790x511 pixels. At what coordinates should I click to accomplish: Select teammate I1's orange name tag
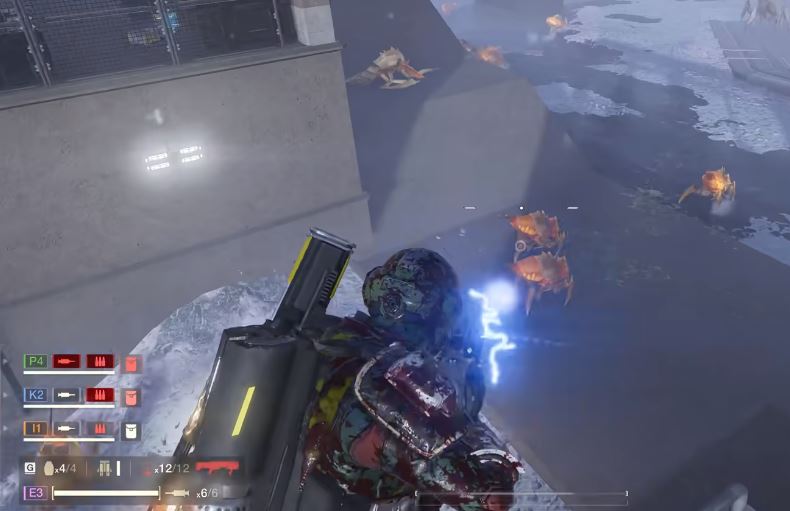[x=36, y=428]
